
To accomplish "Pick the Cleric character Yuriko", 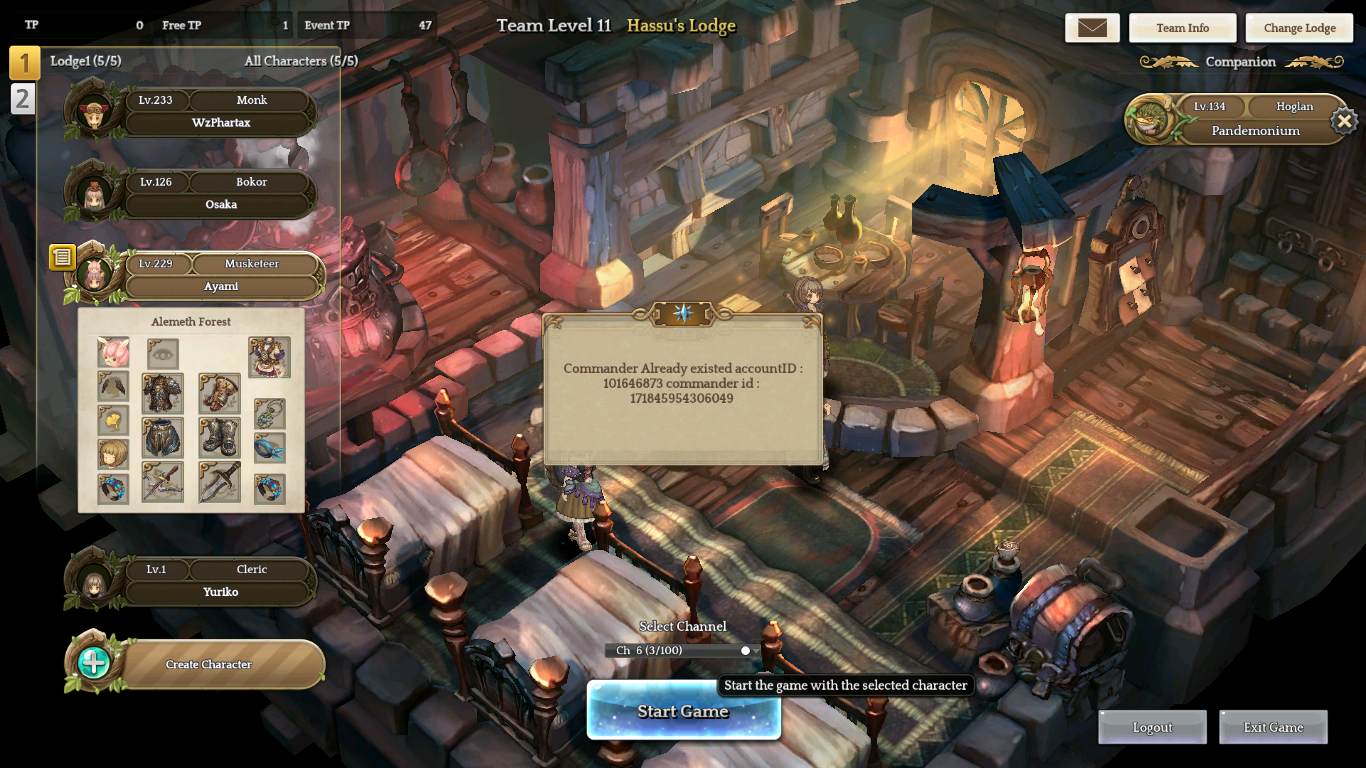I will click(221, 581).
